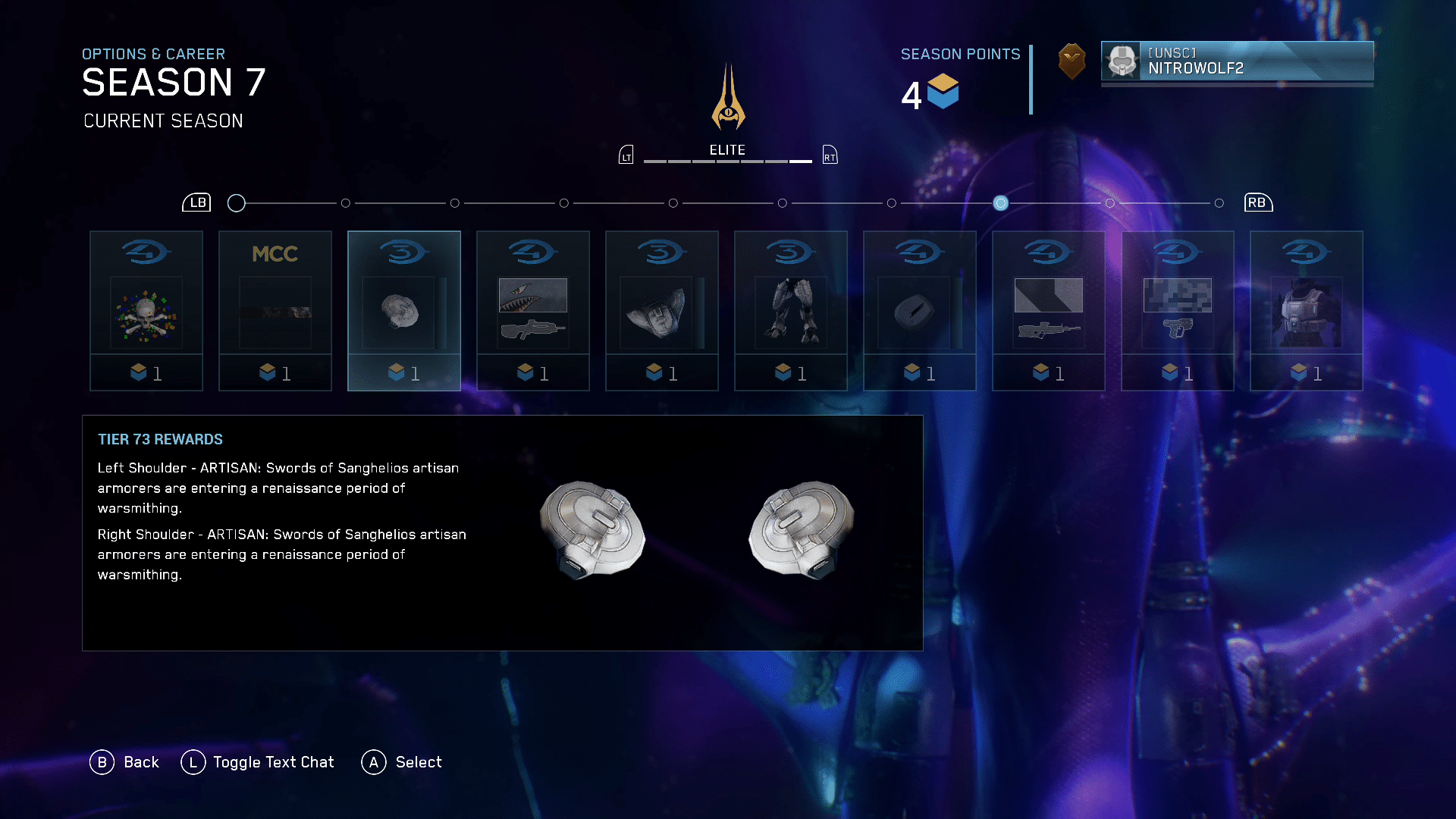Image resolution: width=1456 pixels, height=819 pixels.
Task: Pick the shark-mouth rifle skin tile
Action: pos(533,311)
